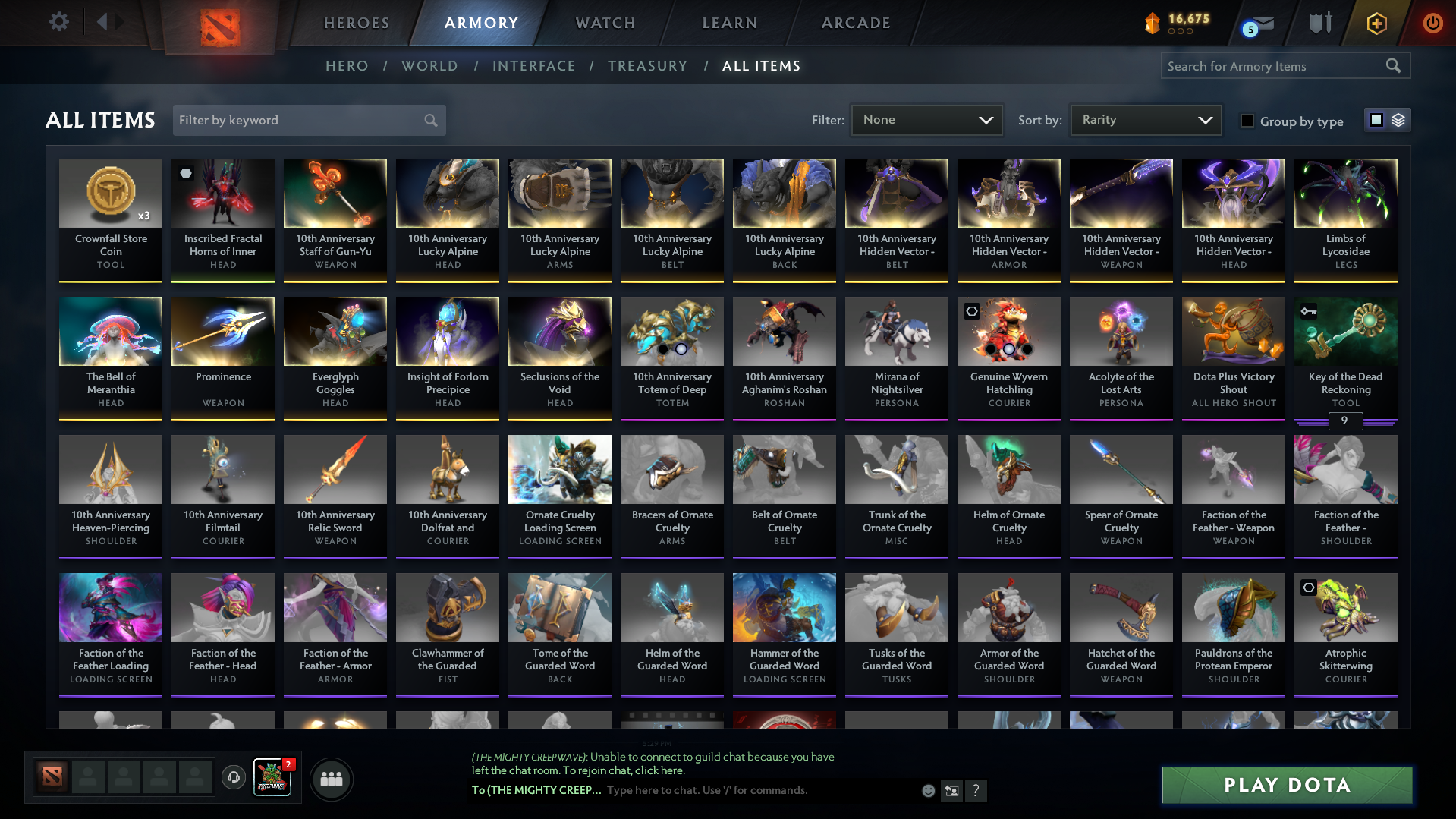Screen dimensions: 1456x819
Task: Select the Crownfall Store Coin thumbnail
Action: click(110, 192)
